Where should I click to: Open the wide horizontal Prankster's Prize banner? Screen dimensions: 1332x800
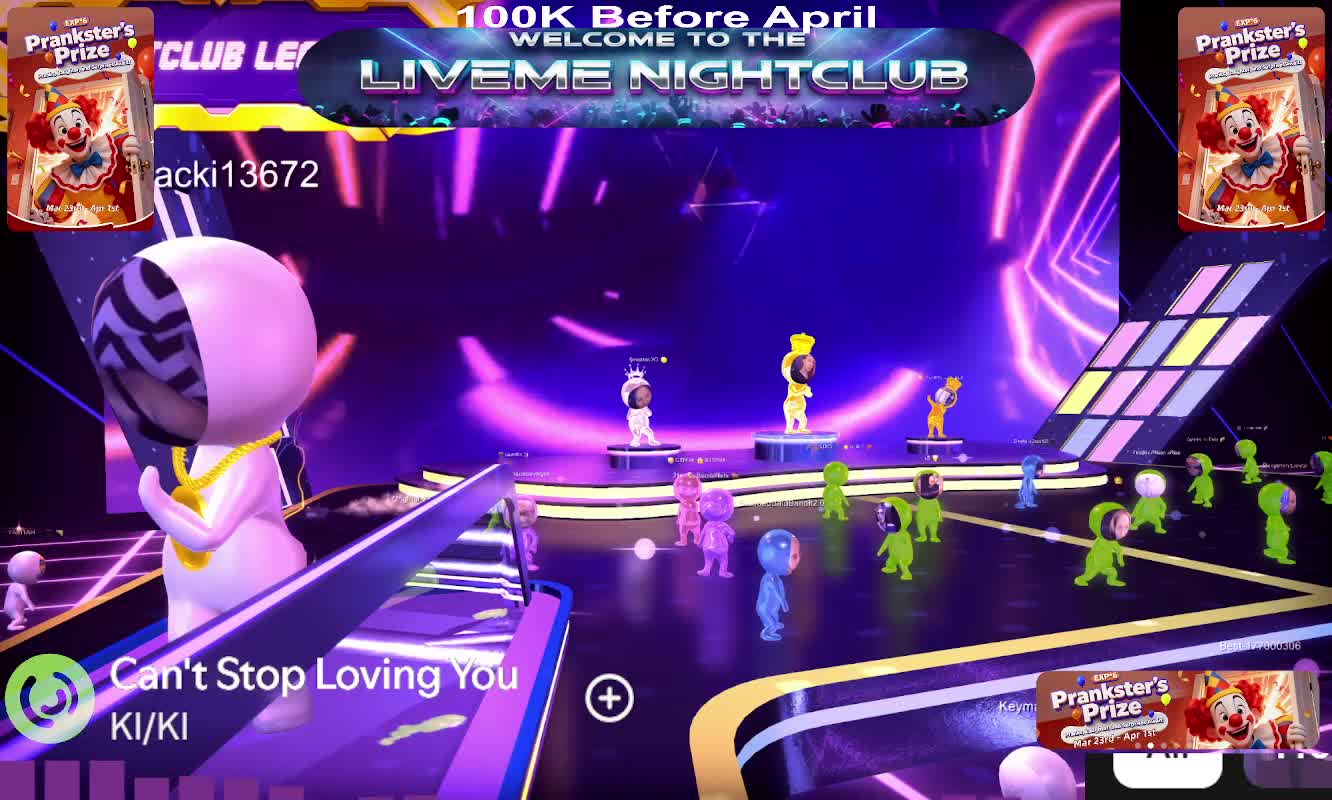(x=1174, y=709)
